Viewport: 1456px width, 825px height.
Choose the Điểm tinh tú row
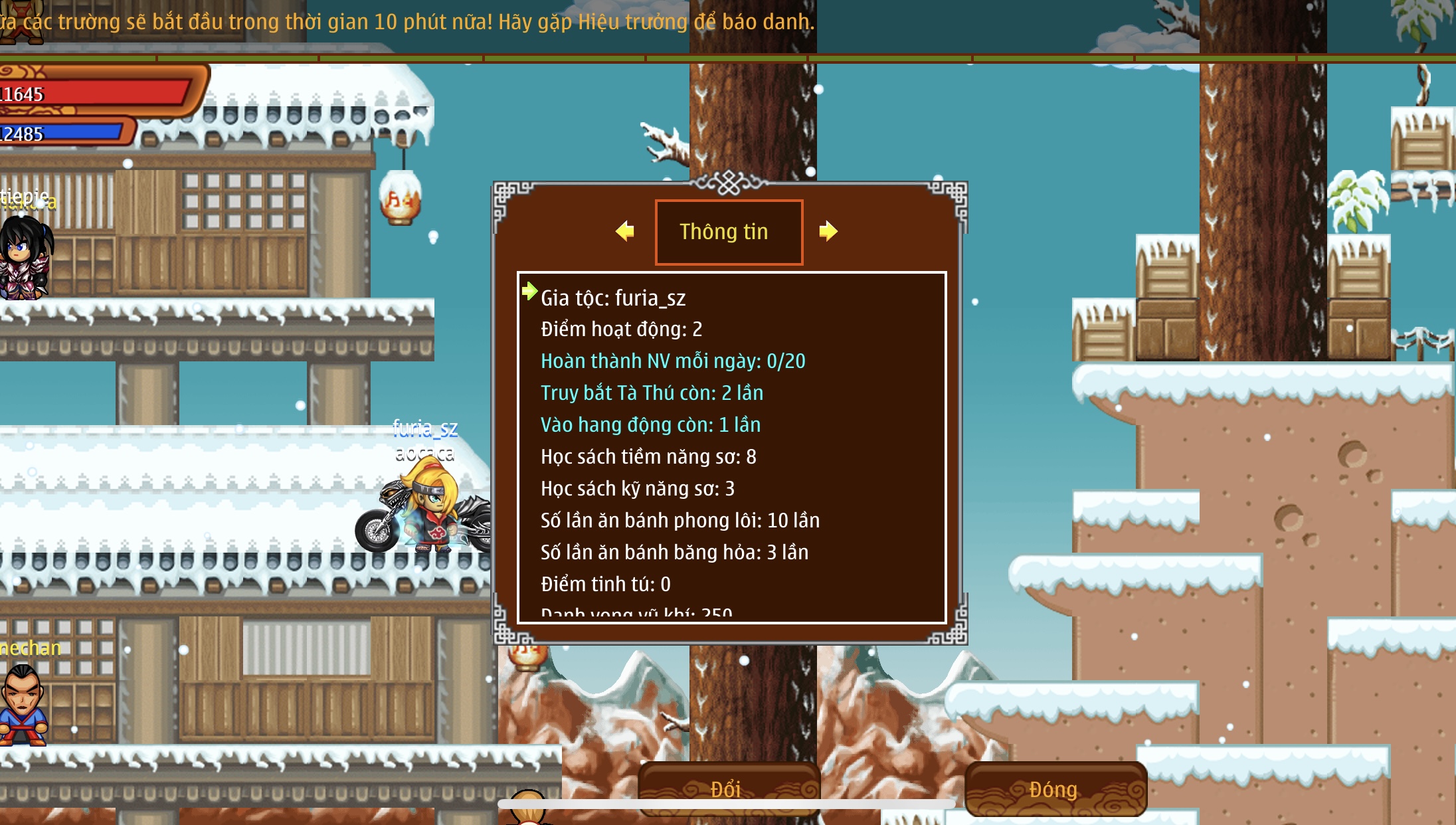pyautogui.click(x=606, y=585)
